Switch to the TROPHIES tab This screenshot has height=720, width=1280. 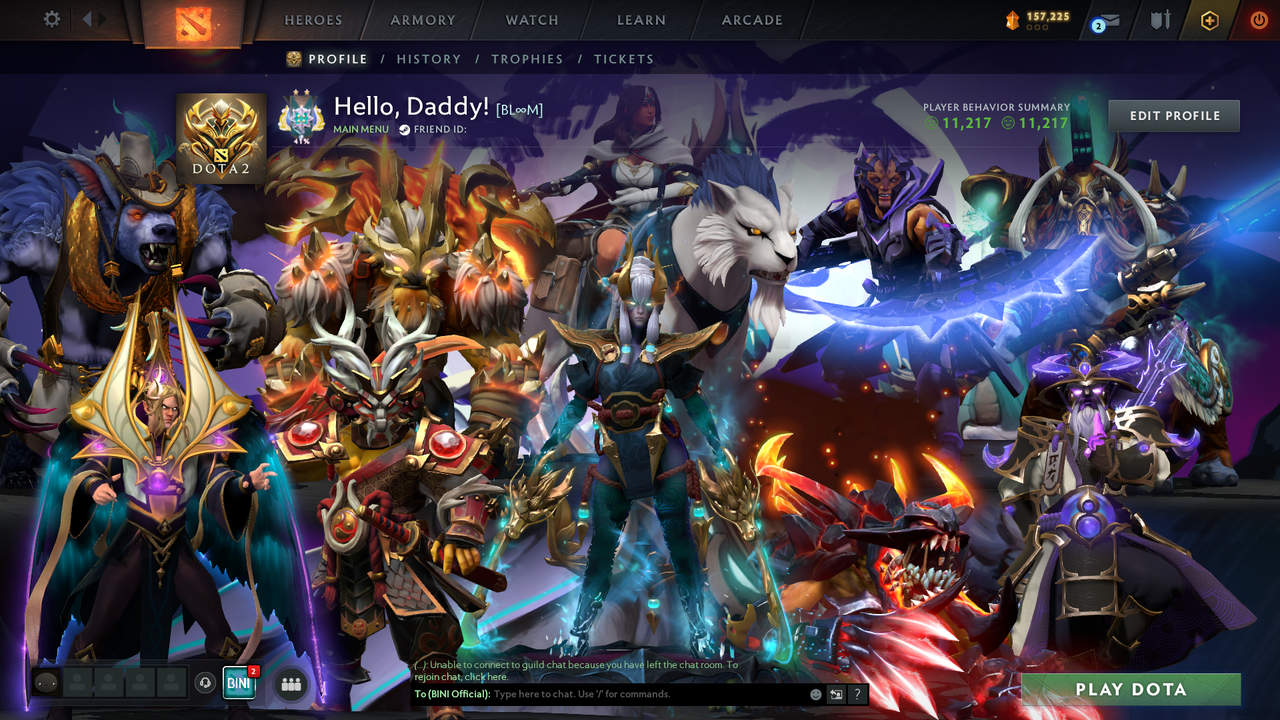[x=528, y=59]
